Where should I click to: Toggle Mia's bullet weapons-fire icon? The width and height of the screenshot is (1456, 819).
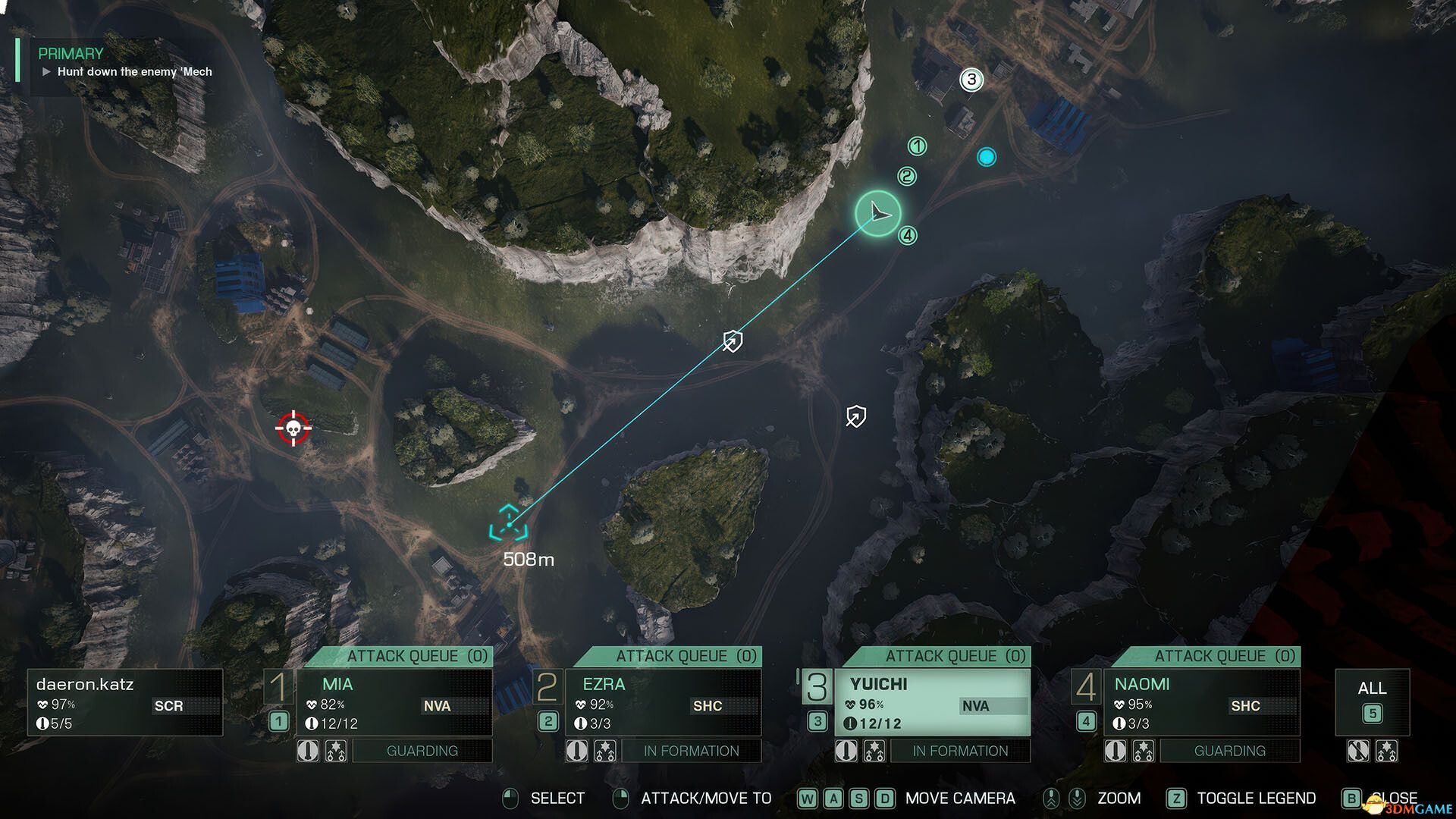[x=308, y=751]
